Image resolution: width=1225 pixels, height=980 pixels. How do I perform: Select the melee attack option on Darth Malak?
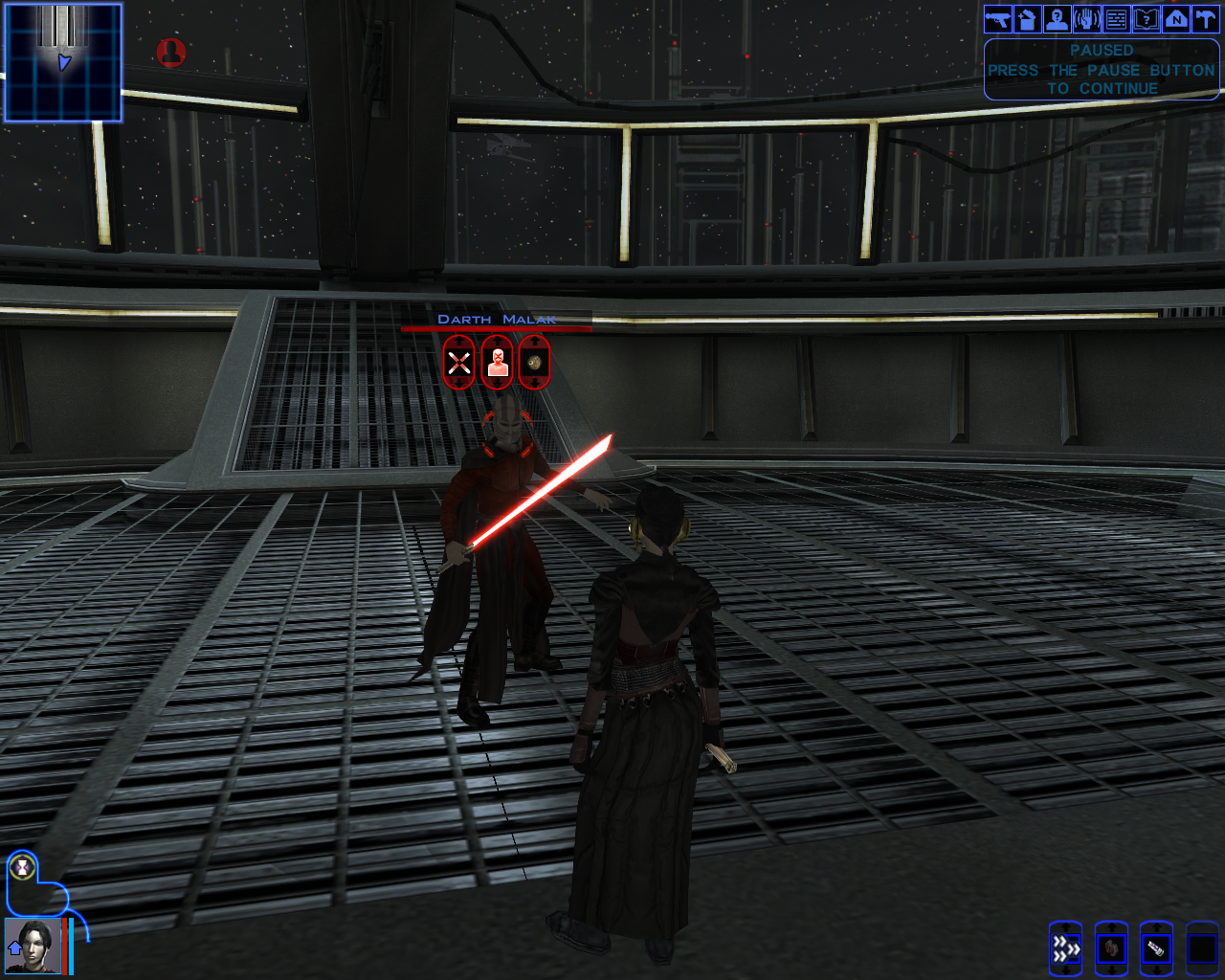pyautogui.click(x=457, y=362)
